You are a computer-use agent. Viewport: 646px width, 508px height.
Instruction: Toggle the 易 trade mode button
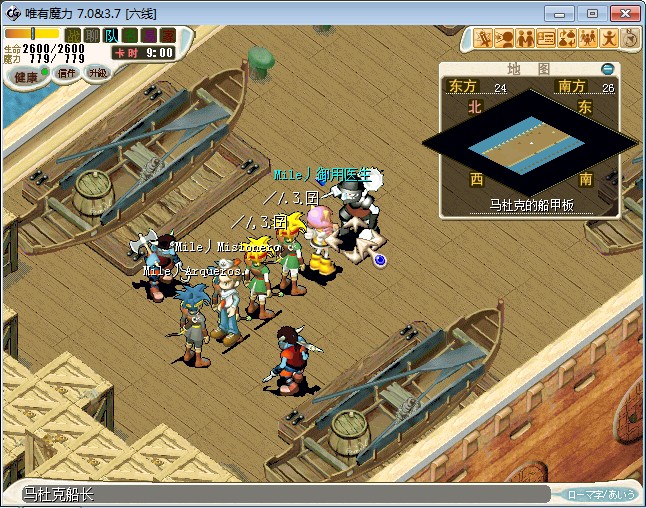(149, 35)
